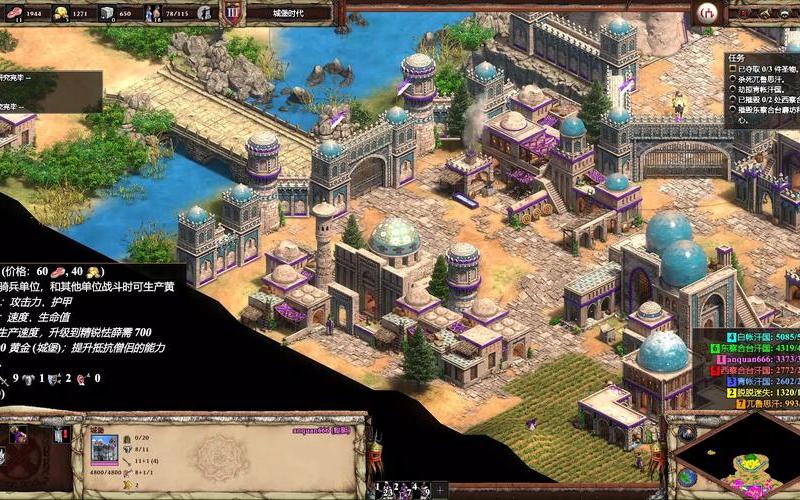The image size is (800, 500).
Task: Activate the purple unit icon in command panel
Action: (x=19, y=435)
